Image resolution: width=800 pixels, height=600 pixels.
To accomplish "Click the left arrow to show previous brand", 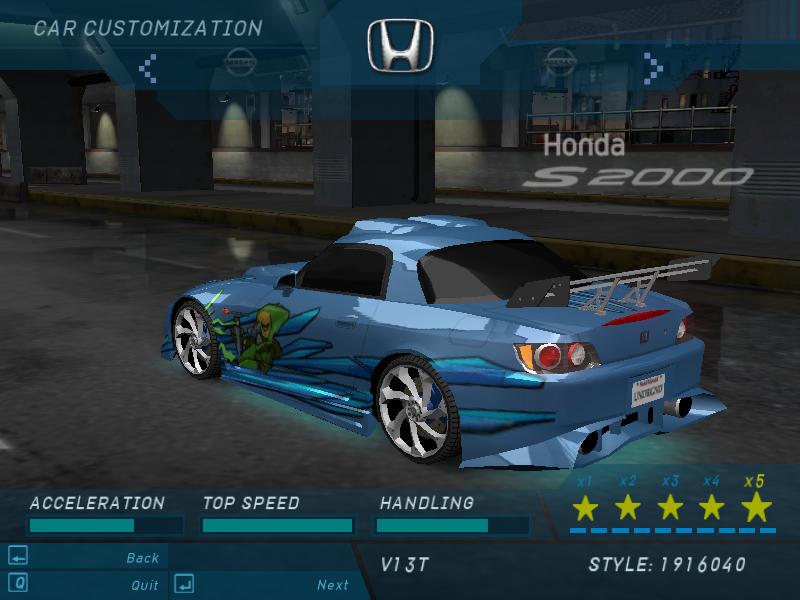I will [x=148, y=67].
